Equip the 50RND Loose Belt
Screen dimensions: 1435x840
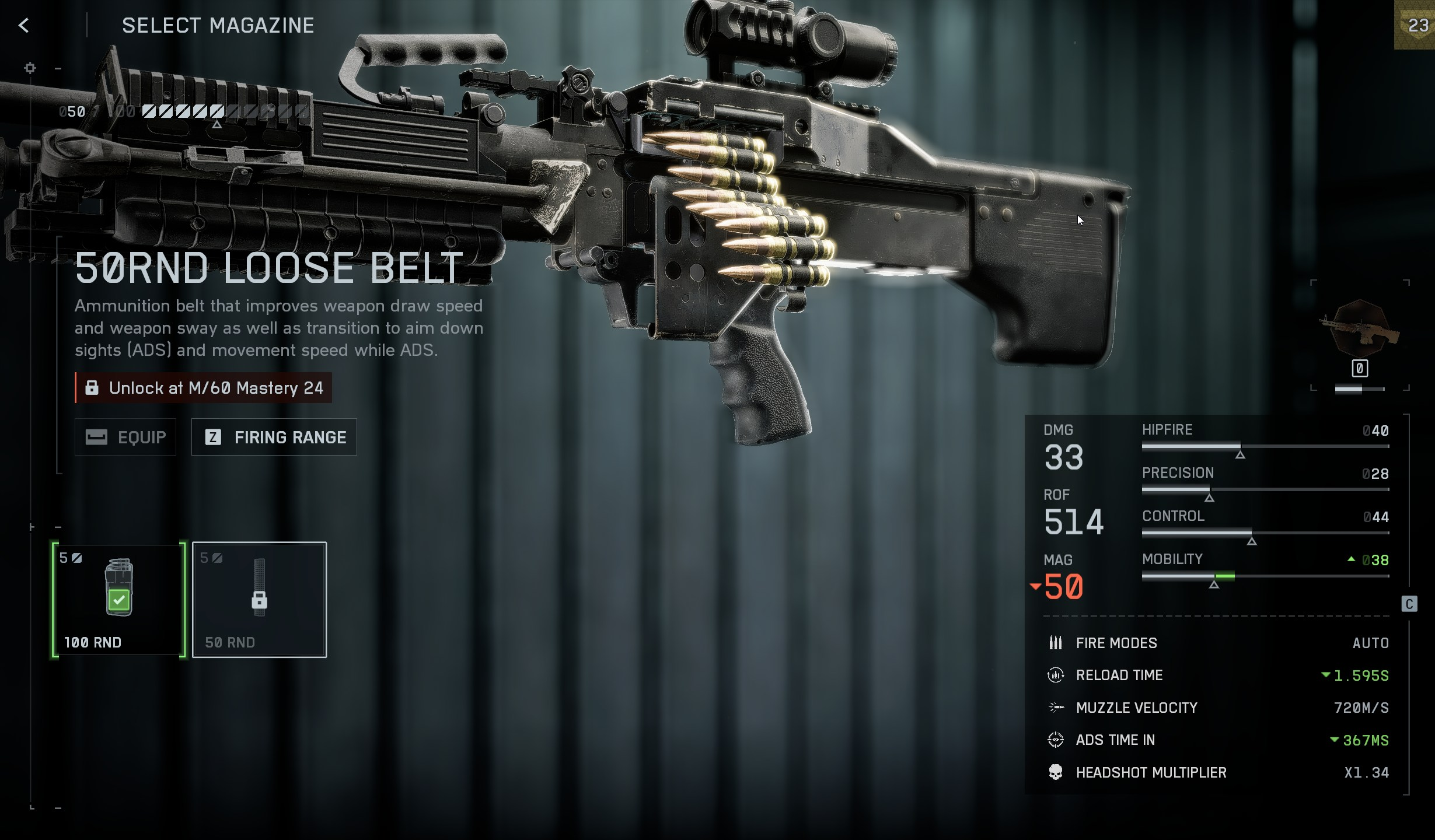(125, 437)
